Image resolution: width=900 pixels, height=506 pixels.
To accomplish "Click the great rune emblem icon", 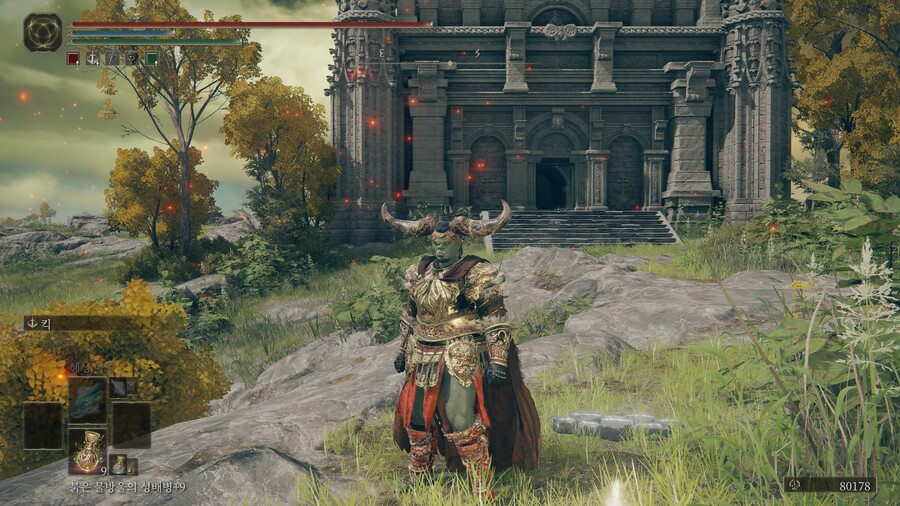I will (43, 32).
